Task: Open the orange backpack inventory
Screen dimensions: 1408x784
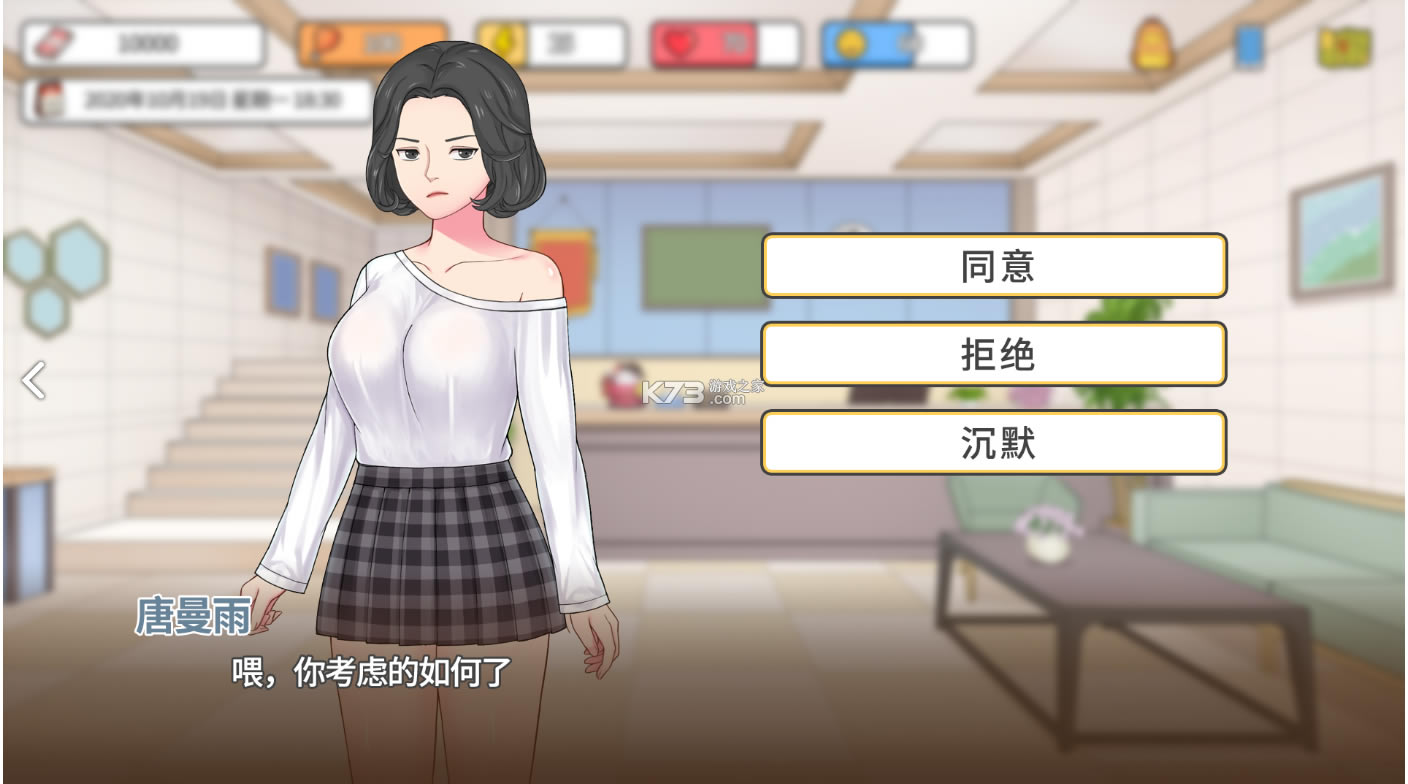Action: [1152, 45]
